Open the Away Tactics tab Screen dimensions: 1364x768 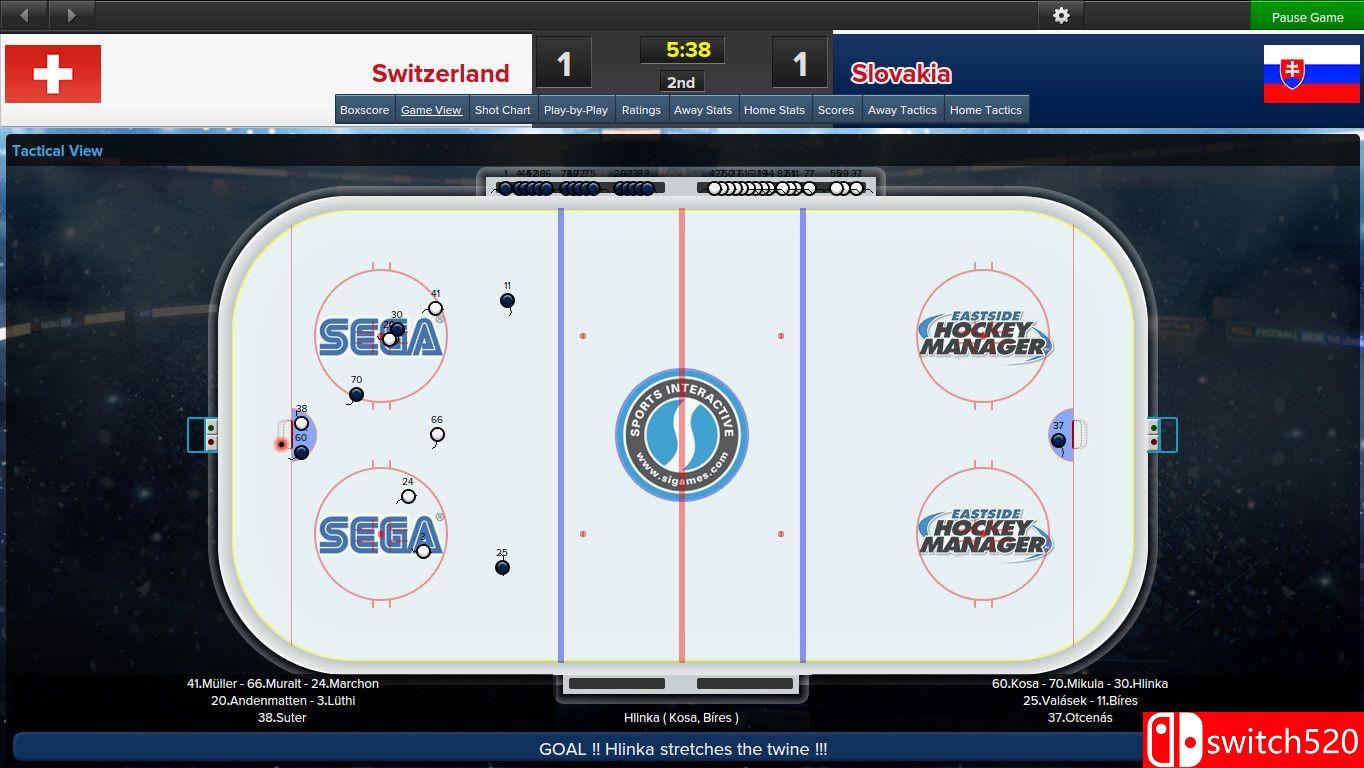tap(902, 109)
